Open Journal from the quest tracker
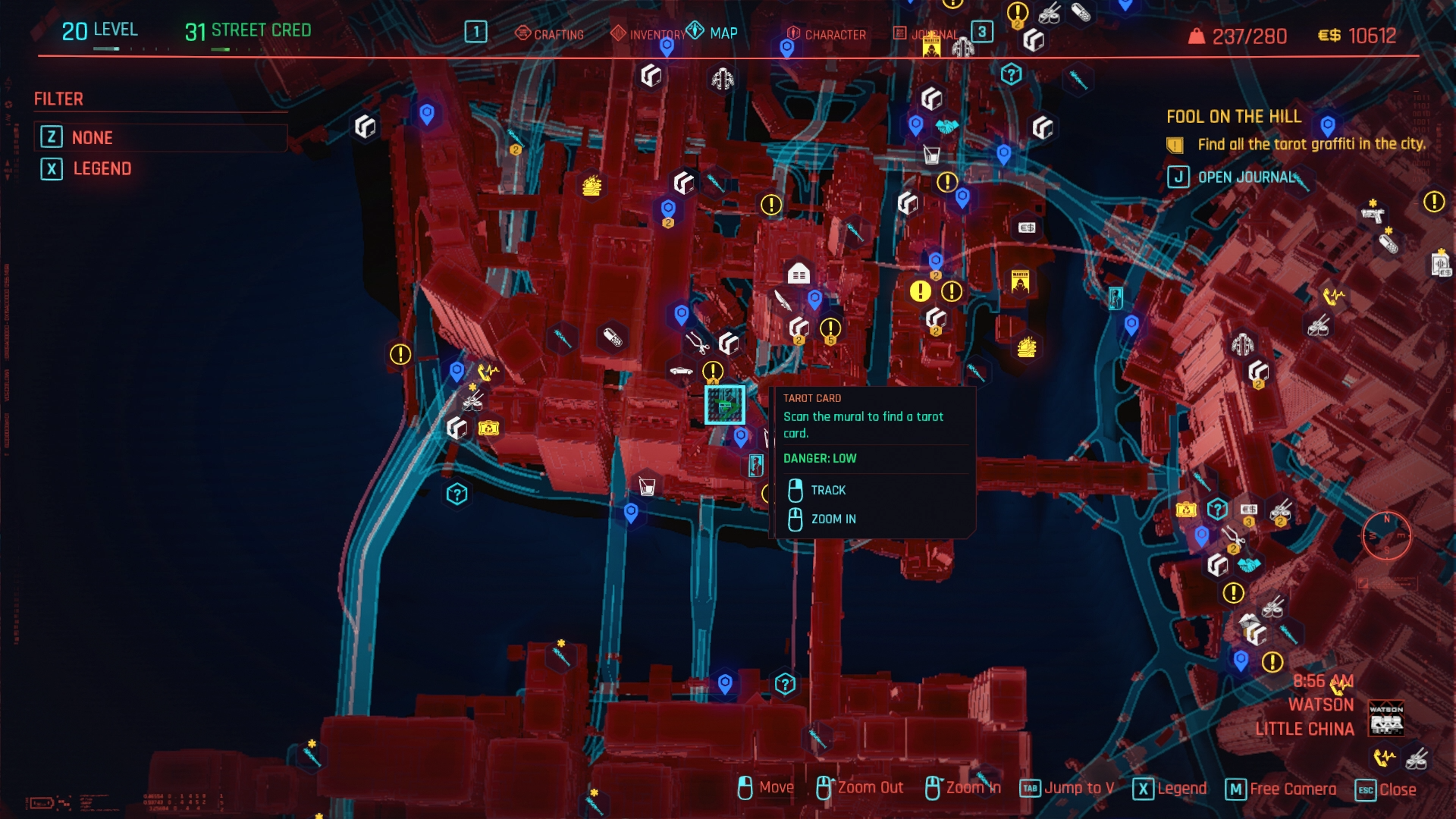The height and width of the screenshot is (819, 1456). coord(1246,177)
